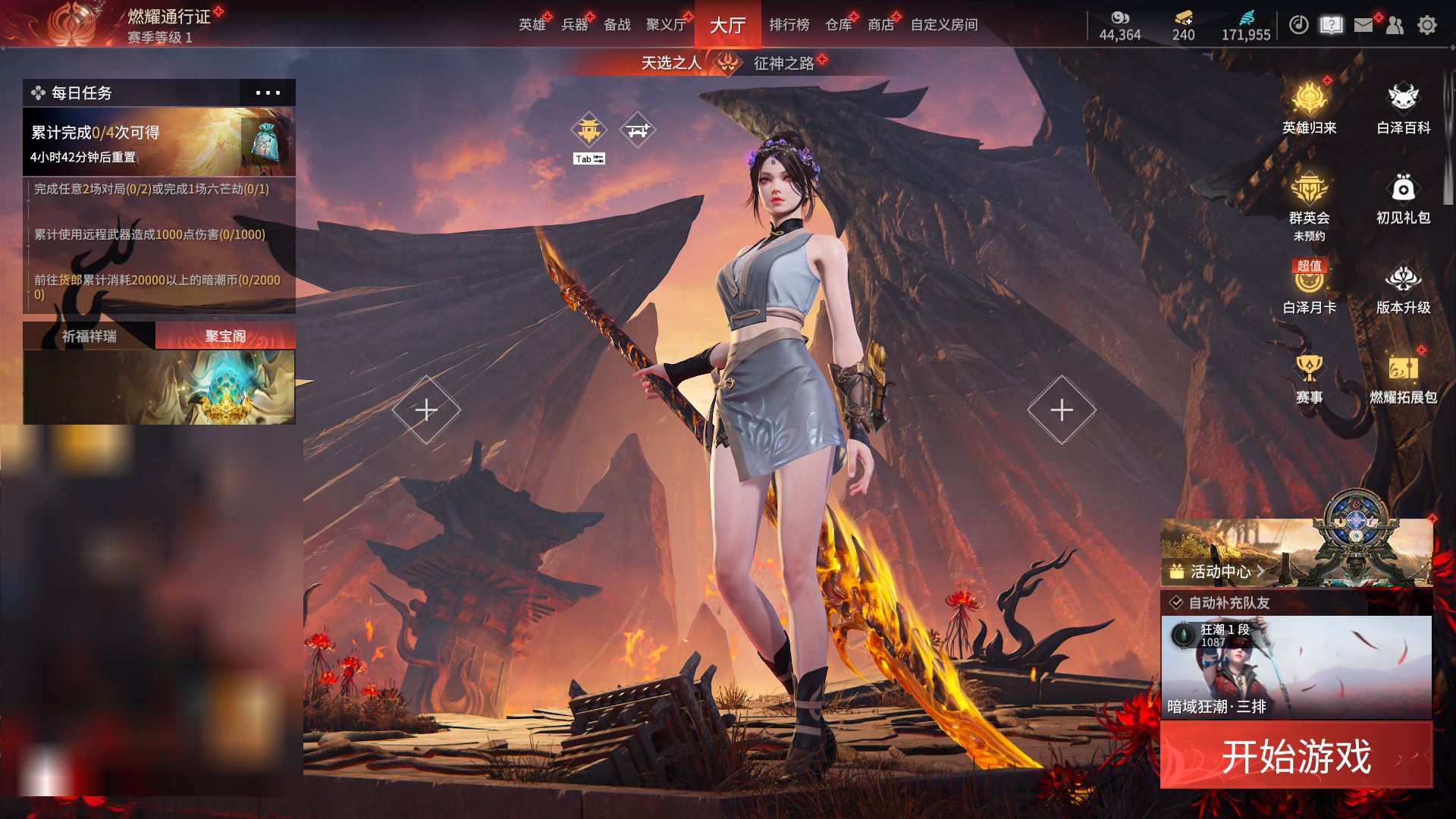Go to the 排行榜 leaderboard
This screenshot has height=819, width=1456.
789,25
